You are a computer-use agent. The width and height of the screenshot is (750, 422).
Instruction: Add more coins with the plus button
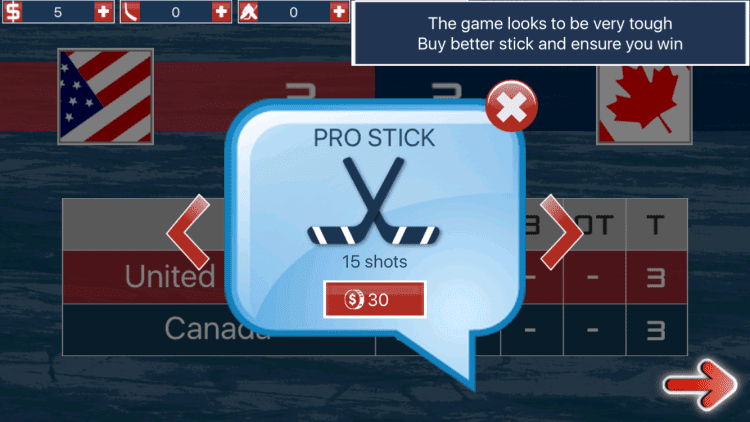(103, 12)
